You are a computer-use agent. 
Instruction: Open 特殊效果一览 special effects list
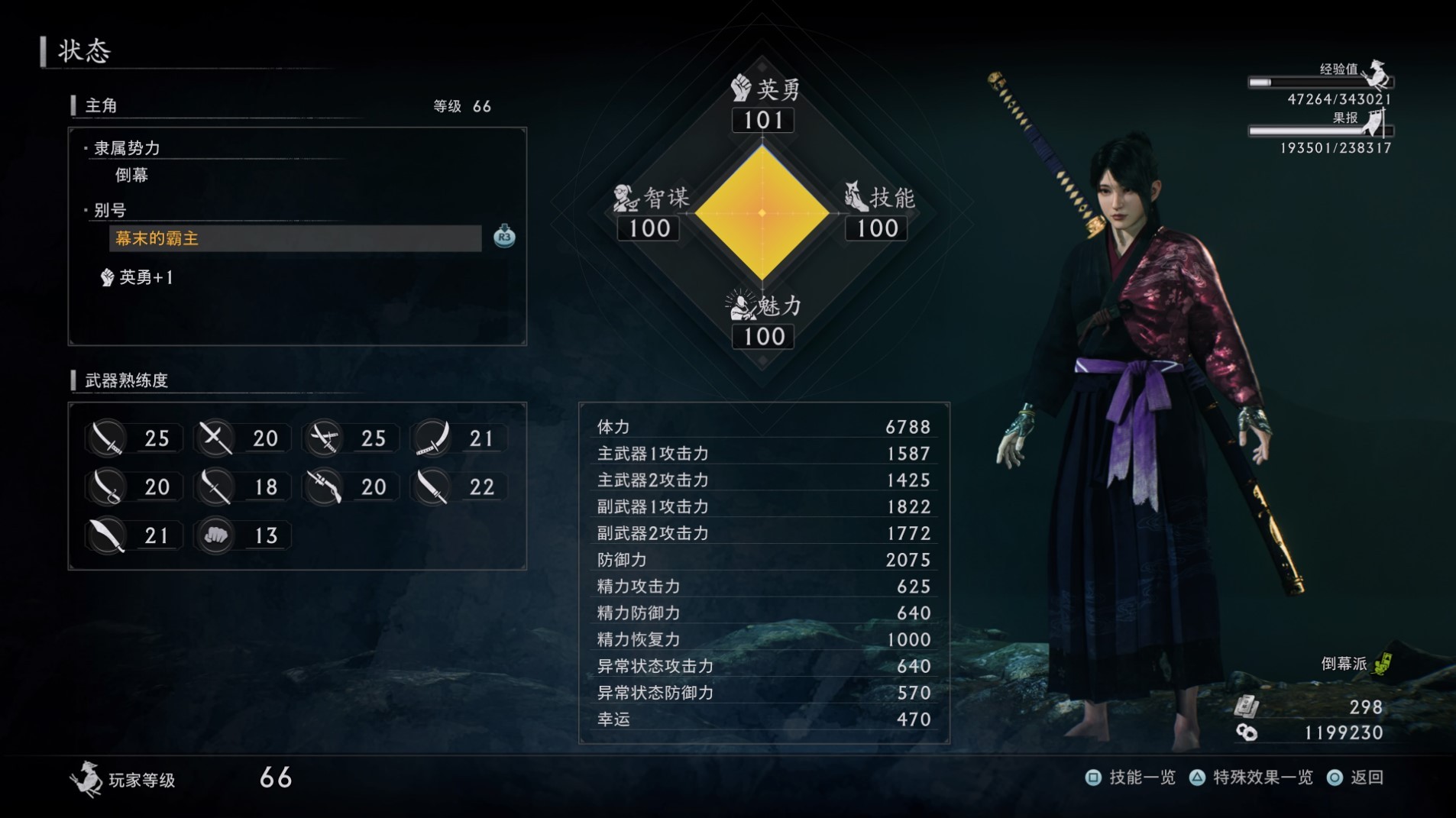coord(1251,778)
